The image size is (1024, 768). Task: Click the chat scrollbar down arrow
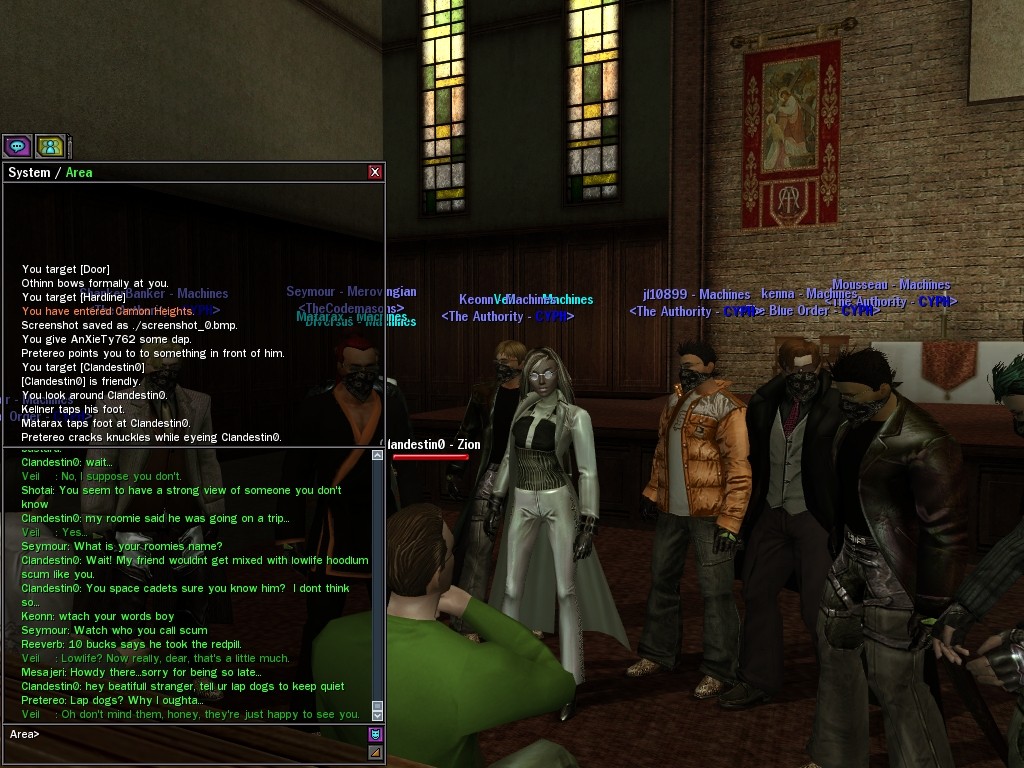coord(377,714)
